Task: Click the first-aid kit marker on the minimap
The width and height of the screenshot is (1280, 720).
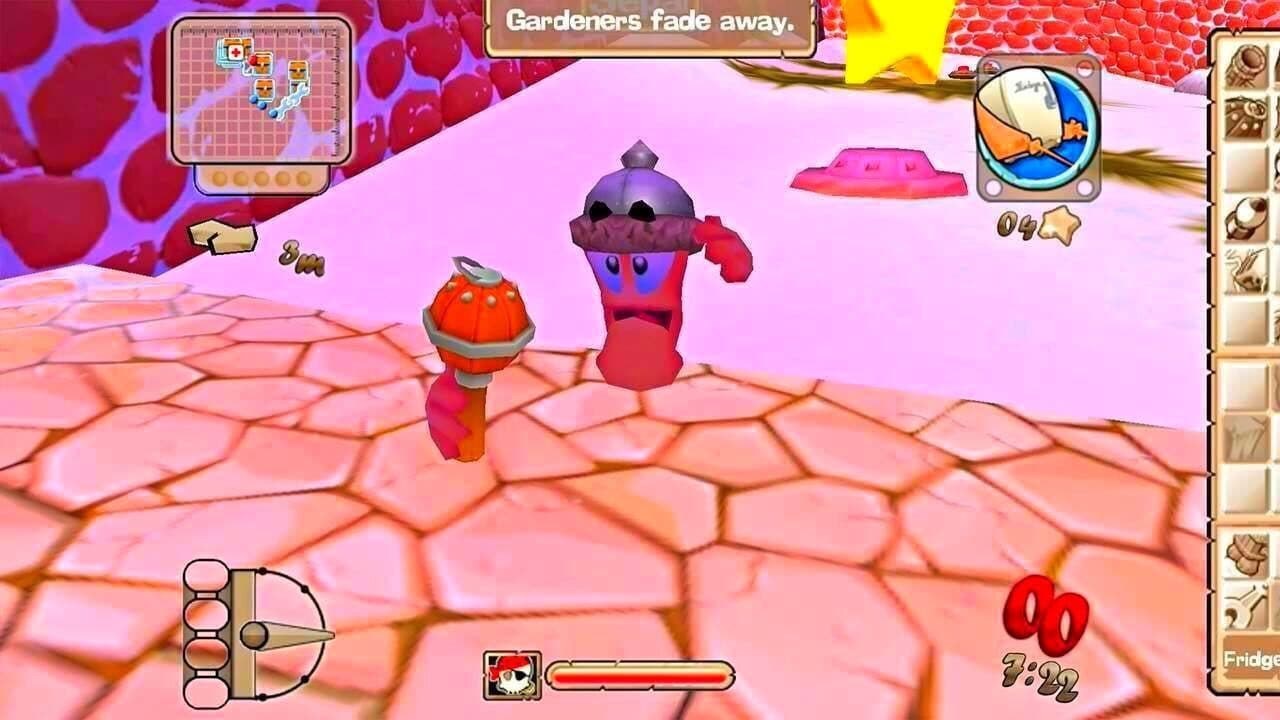Action: click(x=234, y=51)
